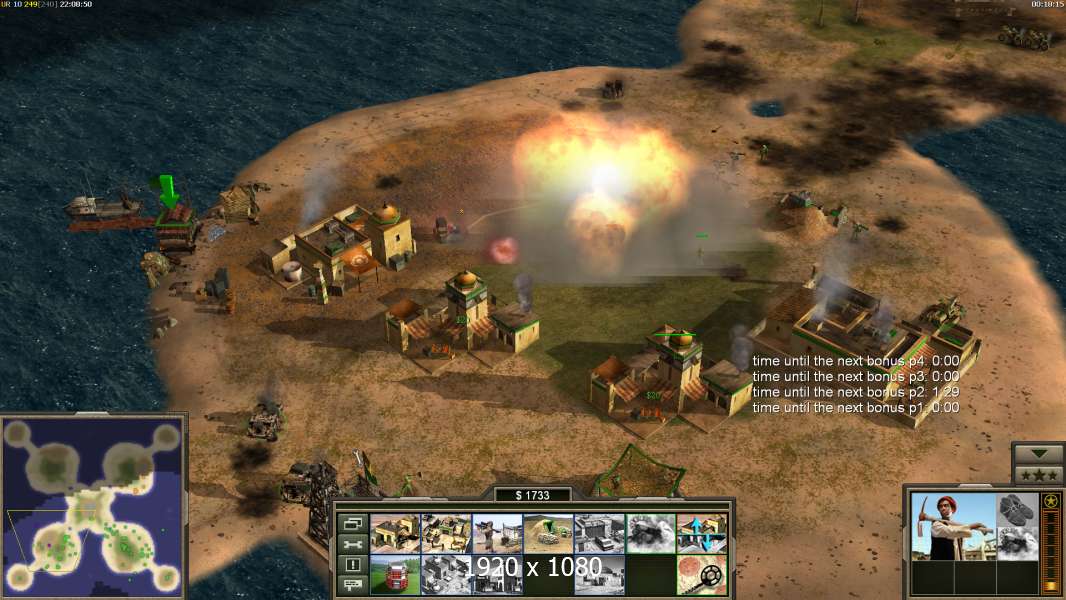Image resolution: width=1066 pixels, height=600 pixels.
Task: Choose the rocket soldier defense icon
Action: tap(497, 533)
